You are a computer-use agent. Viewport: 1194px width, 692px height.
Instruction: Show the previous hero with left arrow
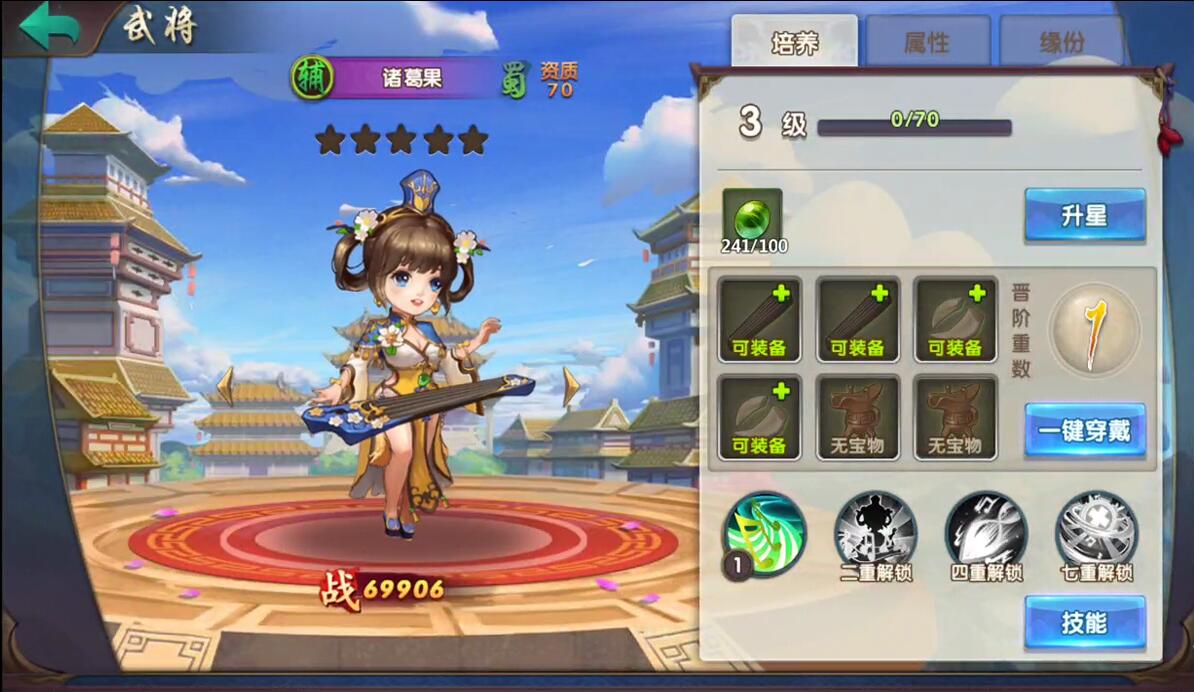[x=227, y=386]
